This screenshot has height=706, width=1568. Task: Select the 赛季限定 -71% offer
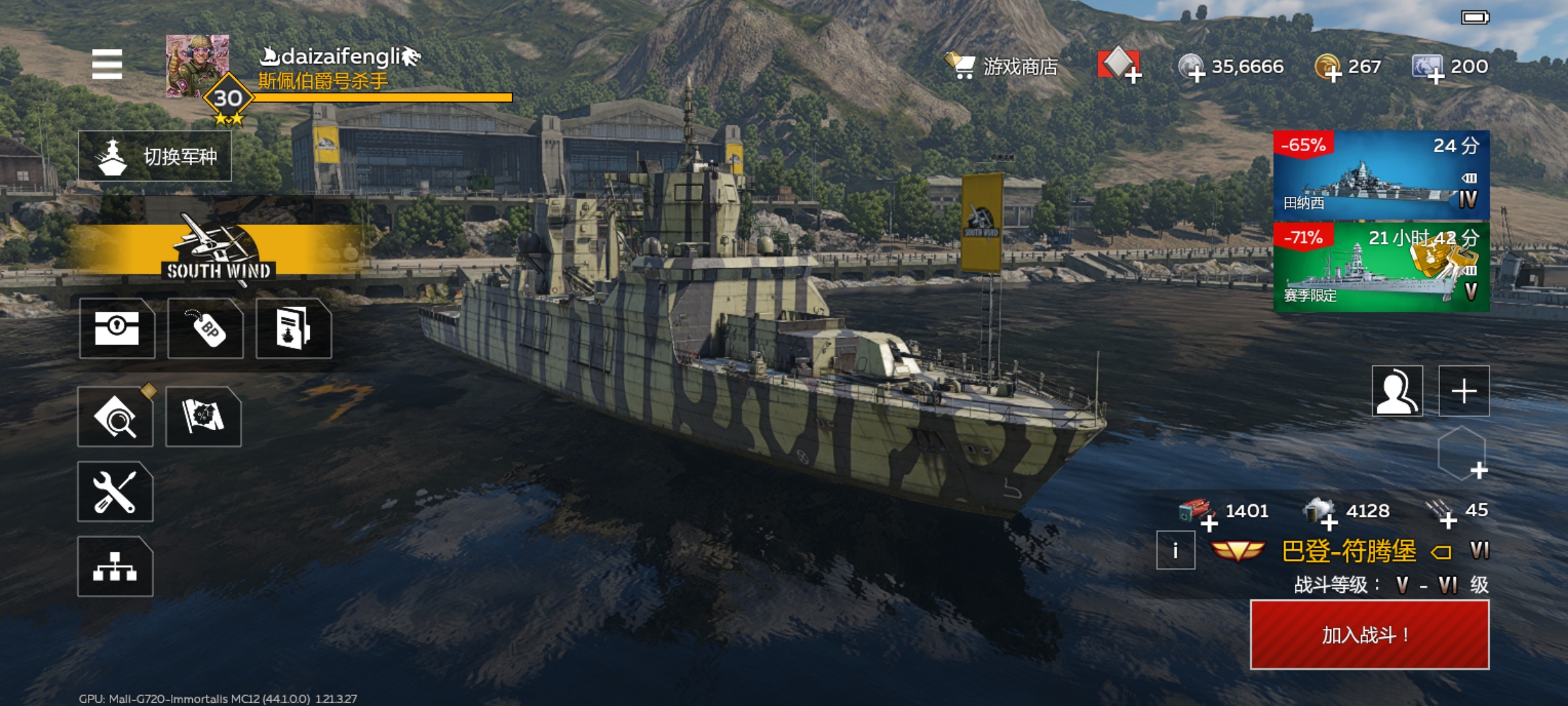coord(1381,267)
